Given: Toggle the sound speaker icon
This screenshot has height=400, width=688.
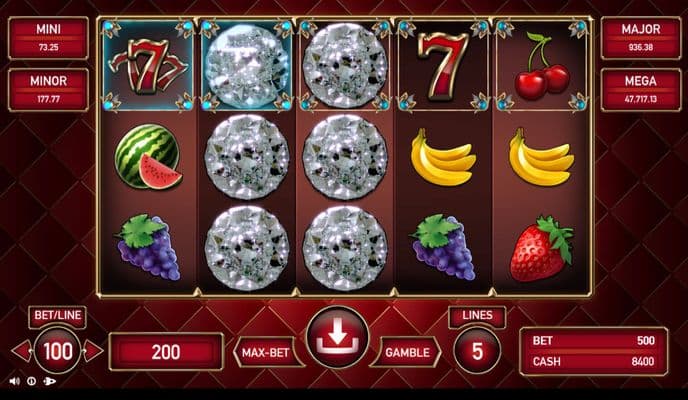Looking at the screenshot, I should pyautogui.click(x=15, y=381).
